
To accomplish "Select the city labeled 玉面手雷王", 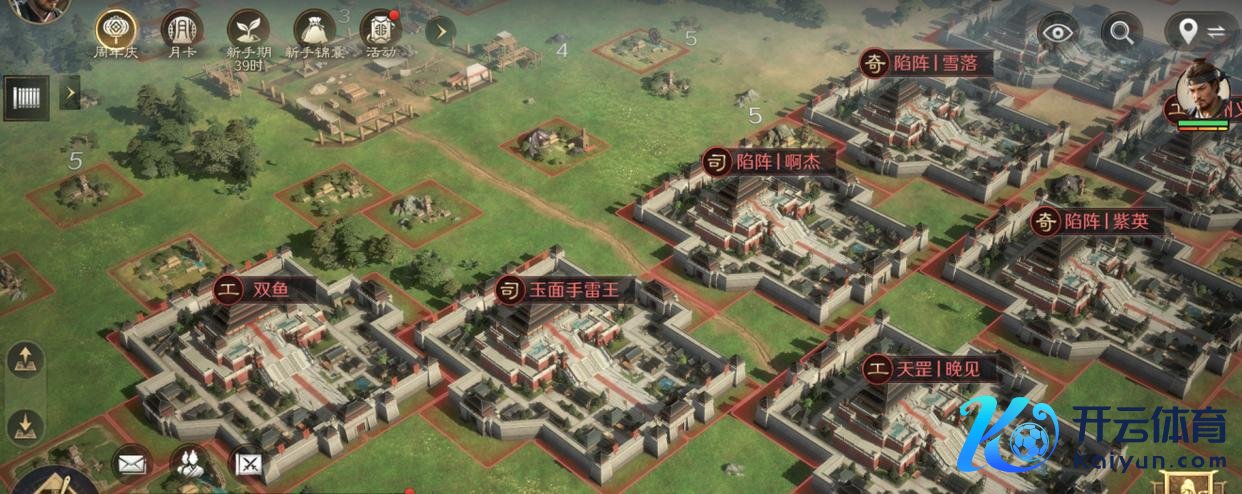I will coord(568,290).
